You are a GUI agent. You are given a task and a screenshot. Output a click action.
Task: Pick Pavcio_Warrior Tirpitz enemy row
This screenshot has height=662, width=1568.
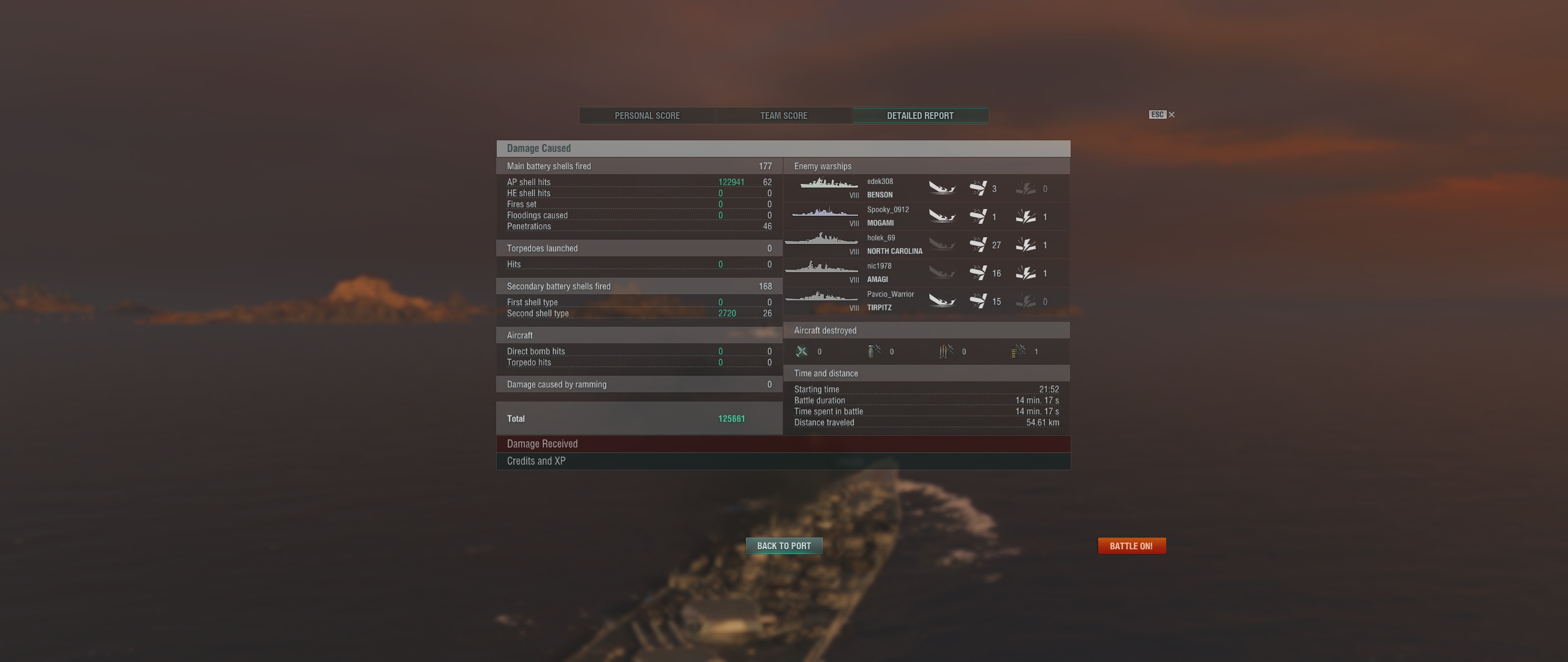pyautogui.click(x=926, y=301)
